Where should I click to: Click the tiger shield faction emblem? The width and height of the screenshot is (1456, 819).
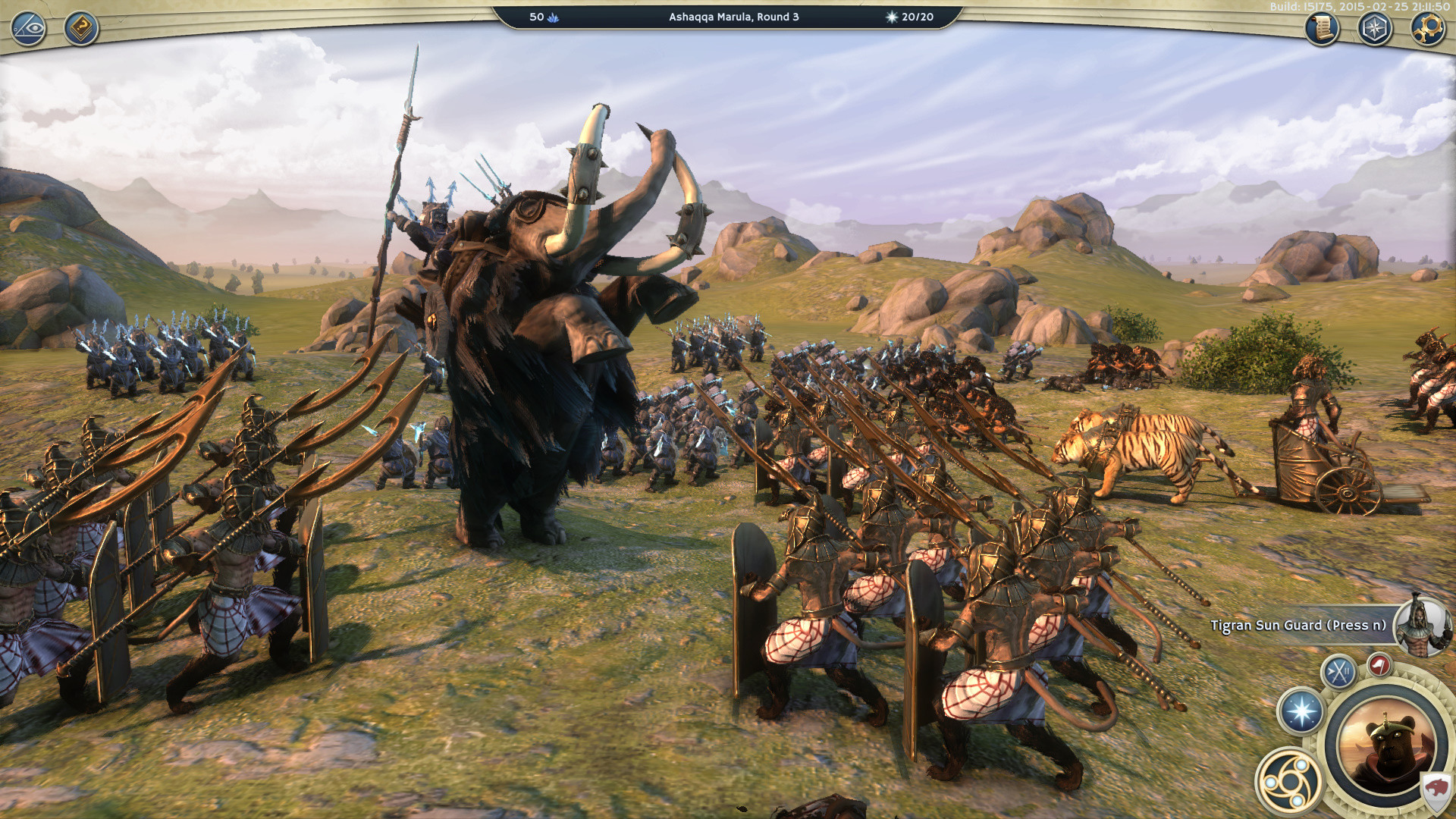(x=1437, y=787)
